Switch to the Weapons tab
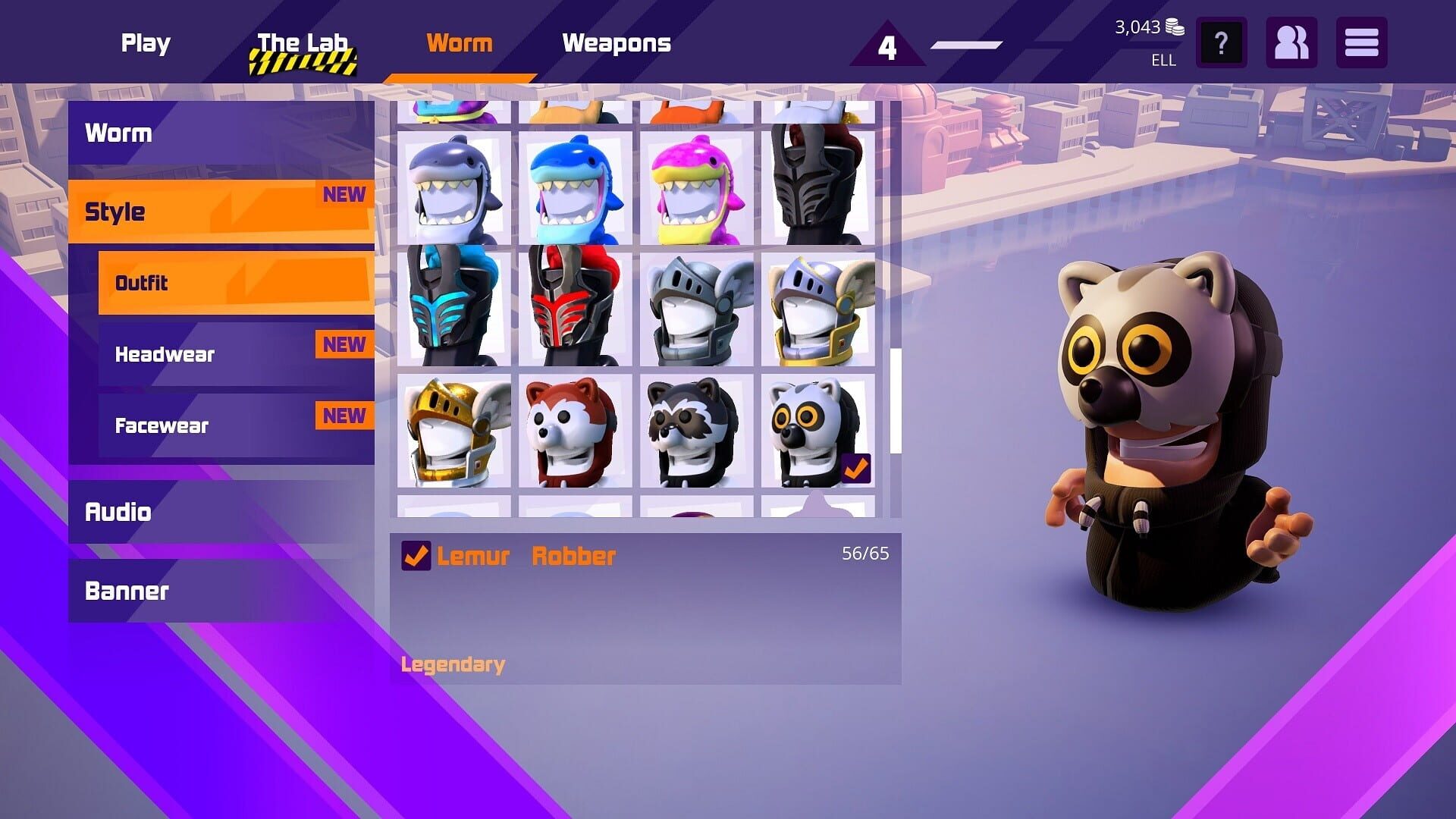 click(617, 43)
